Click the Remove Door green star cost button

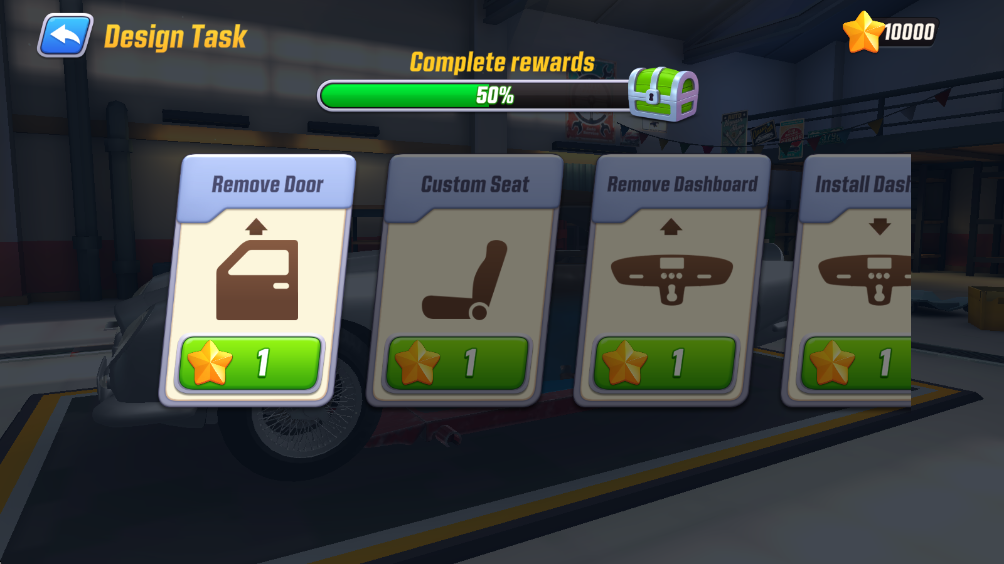[250, 363]
